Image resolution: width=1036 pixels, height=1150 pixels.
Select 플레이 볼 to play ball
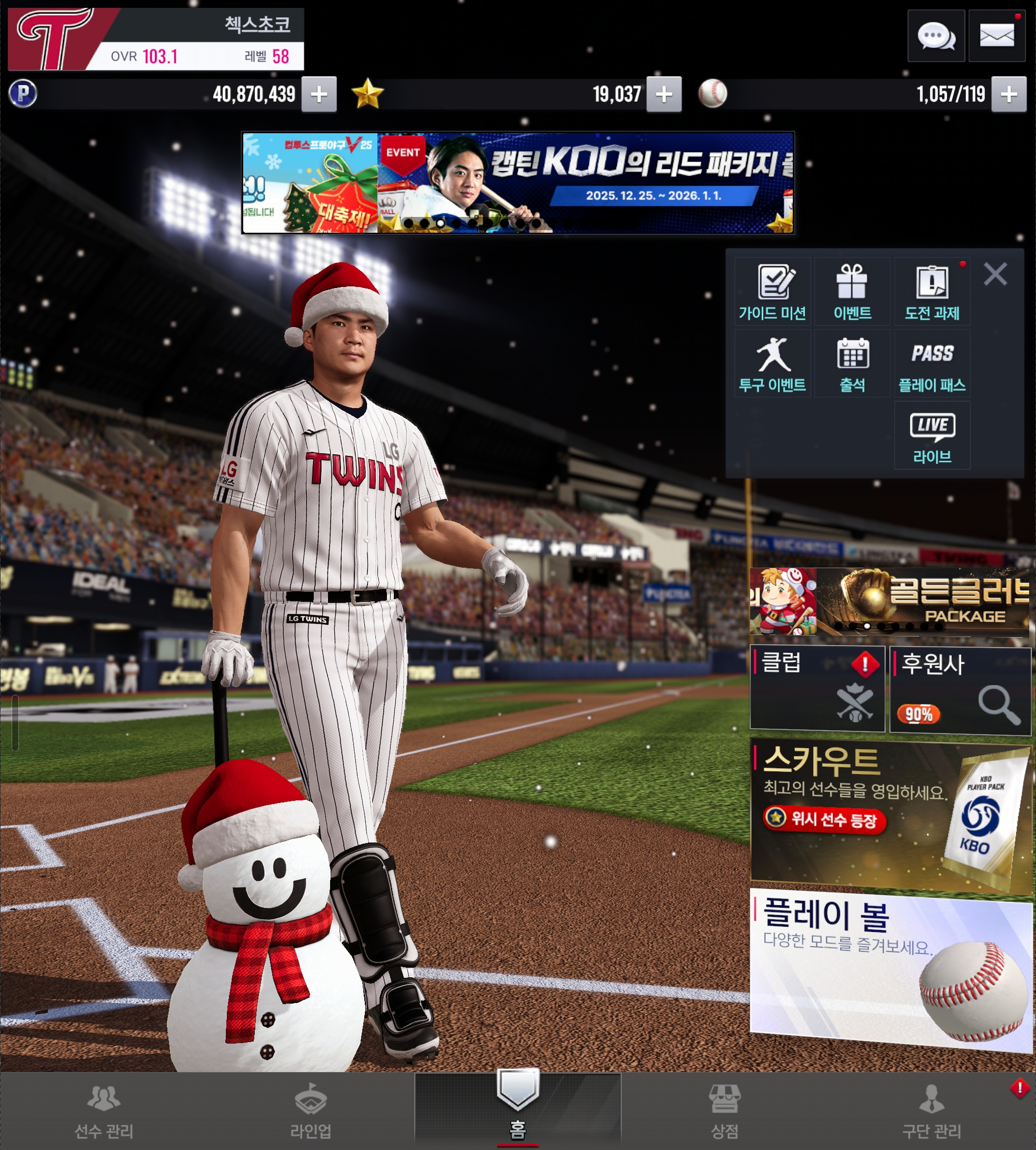891,969
